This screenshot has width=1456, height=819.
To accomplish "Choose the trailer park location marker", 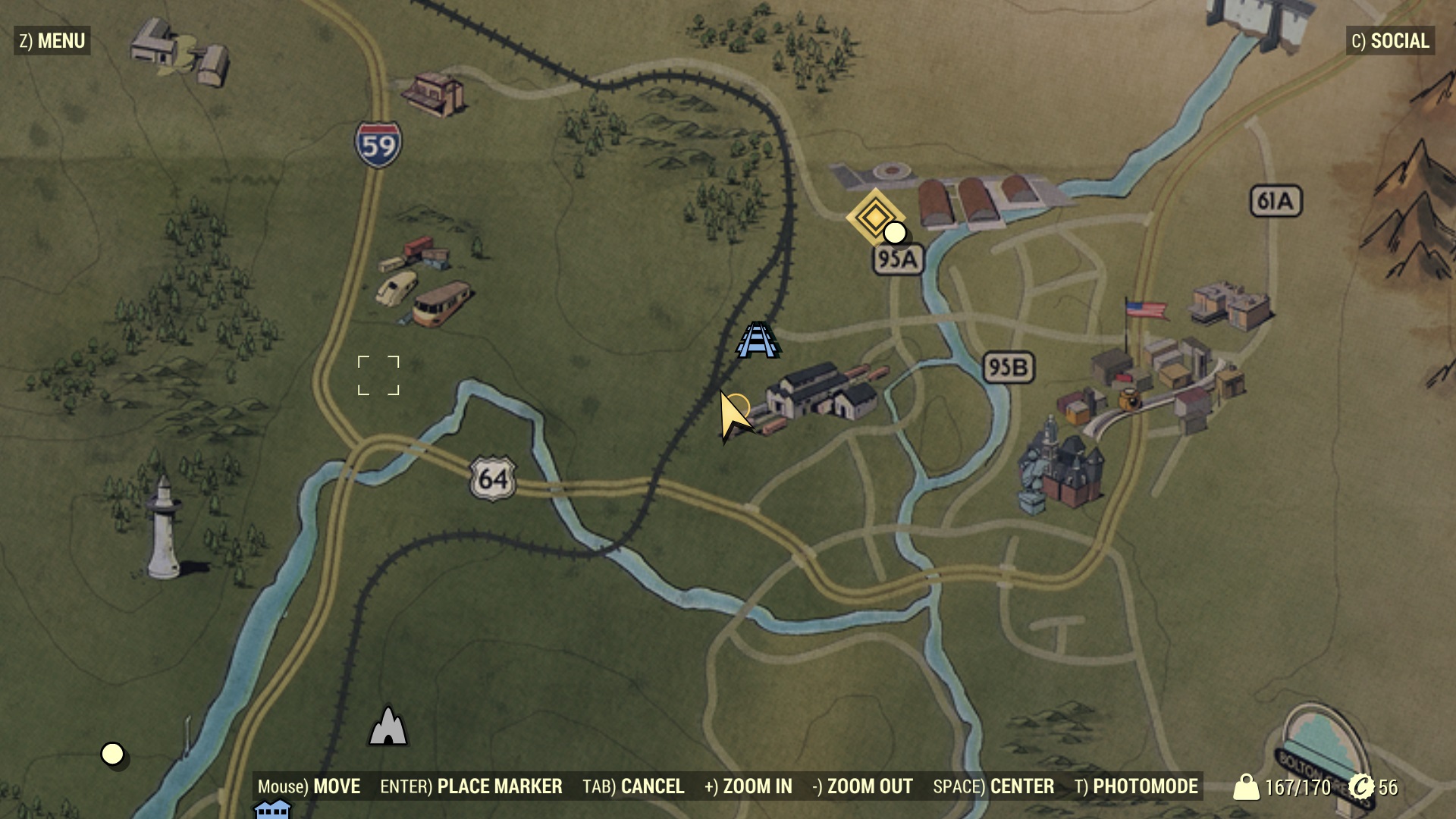I will tap(425, 282).
